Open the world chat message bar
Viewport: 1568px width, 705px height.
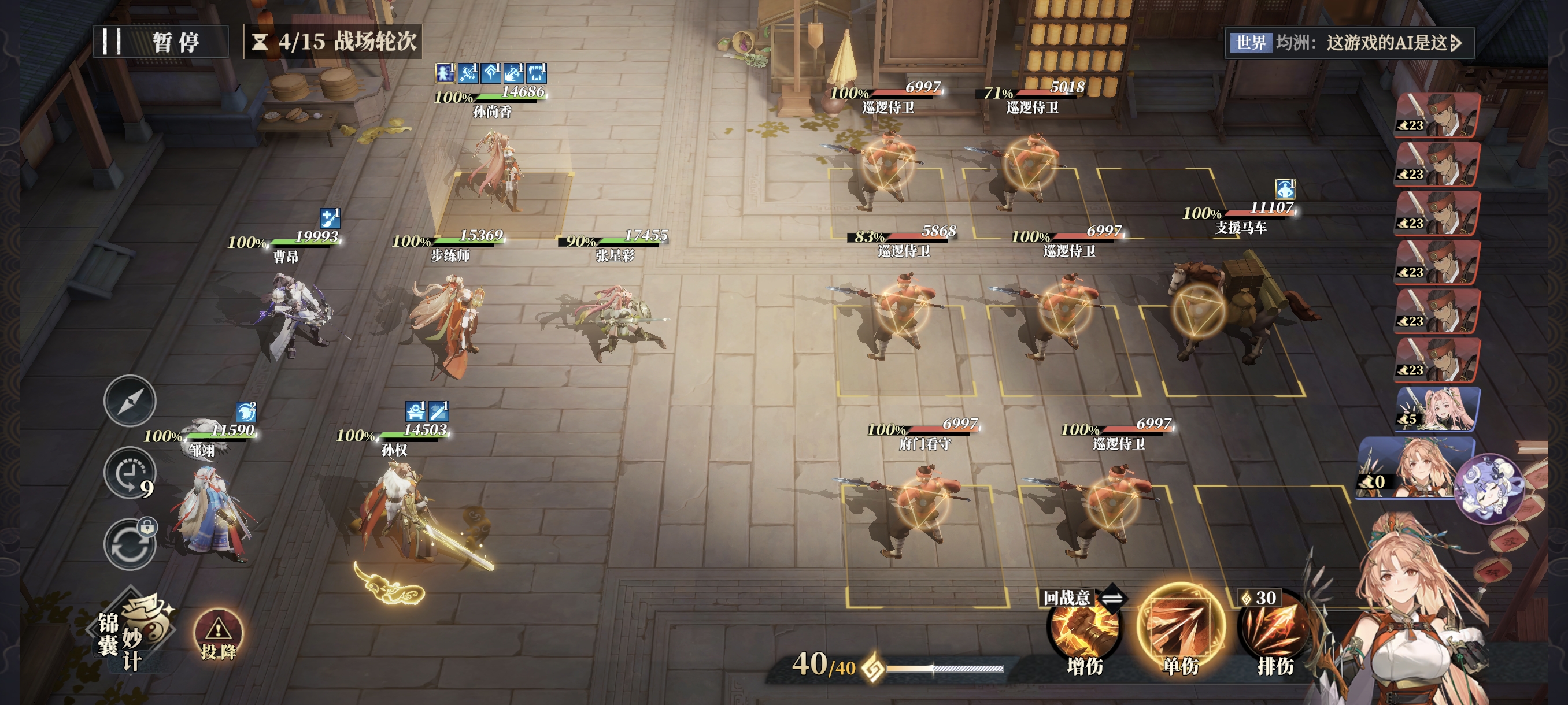tap(1348, 43)
